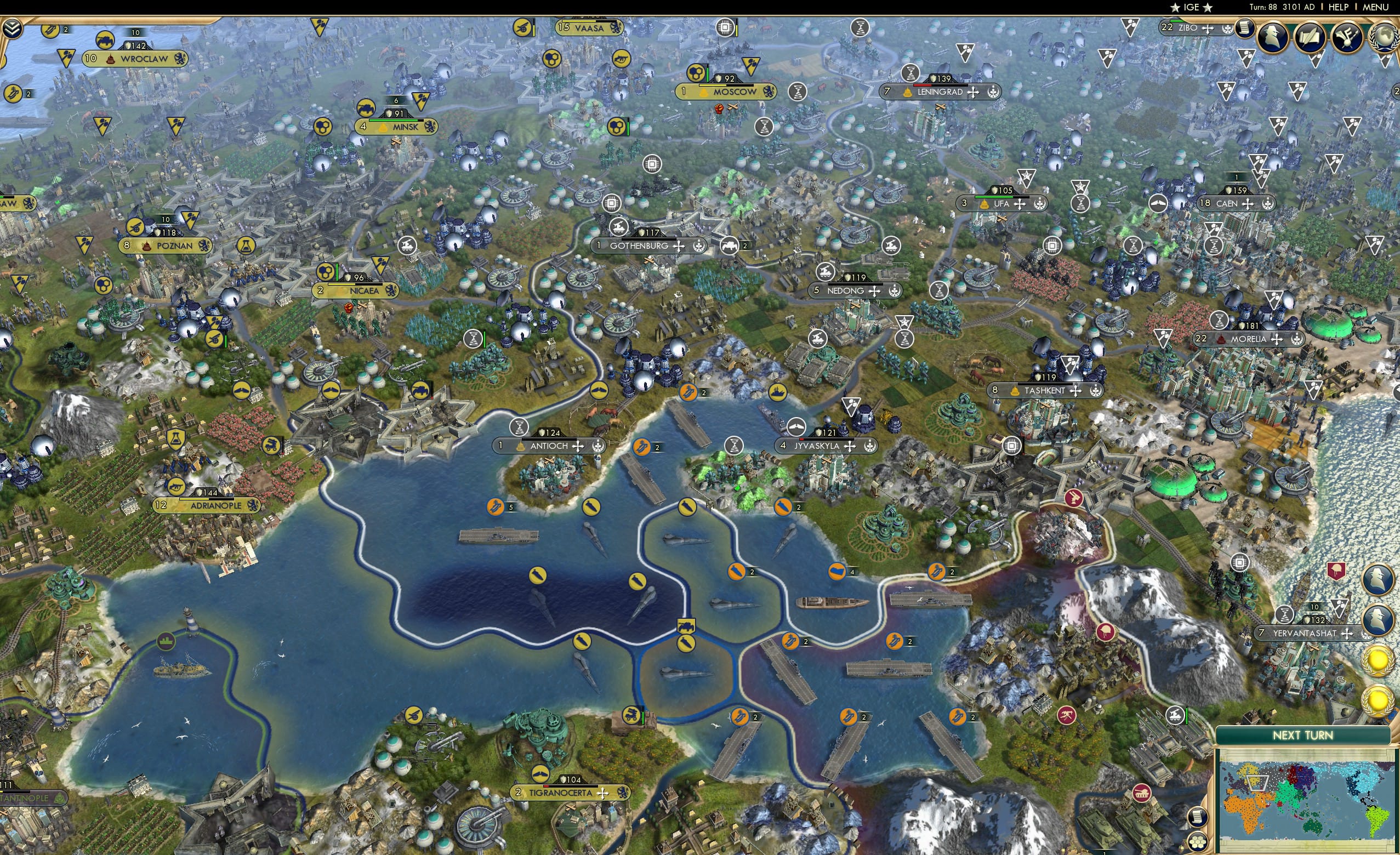Image resolution: width=1400 pixels, height=855 pixels.
Task: Open the notification log scroll icon
Action: tap(1245, 30)
